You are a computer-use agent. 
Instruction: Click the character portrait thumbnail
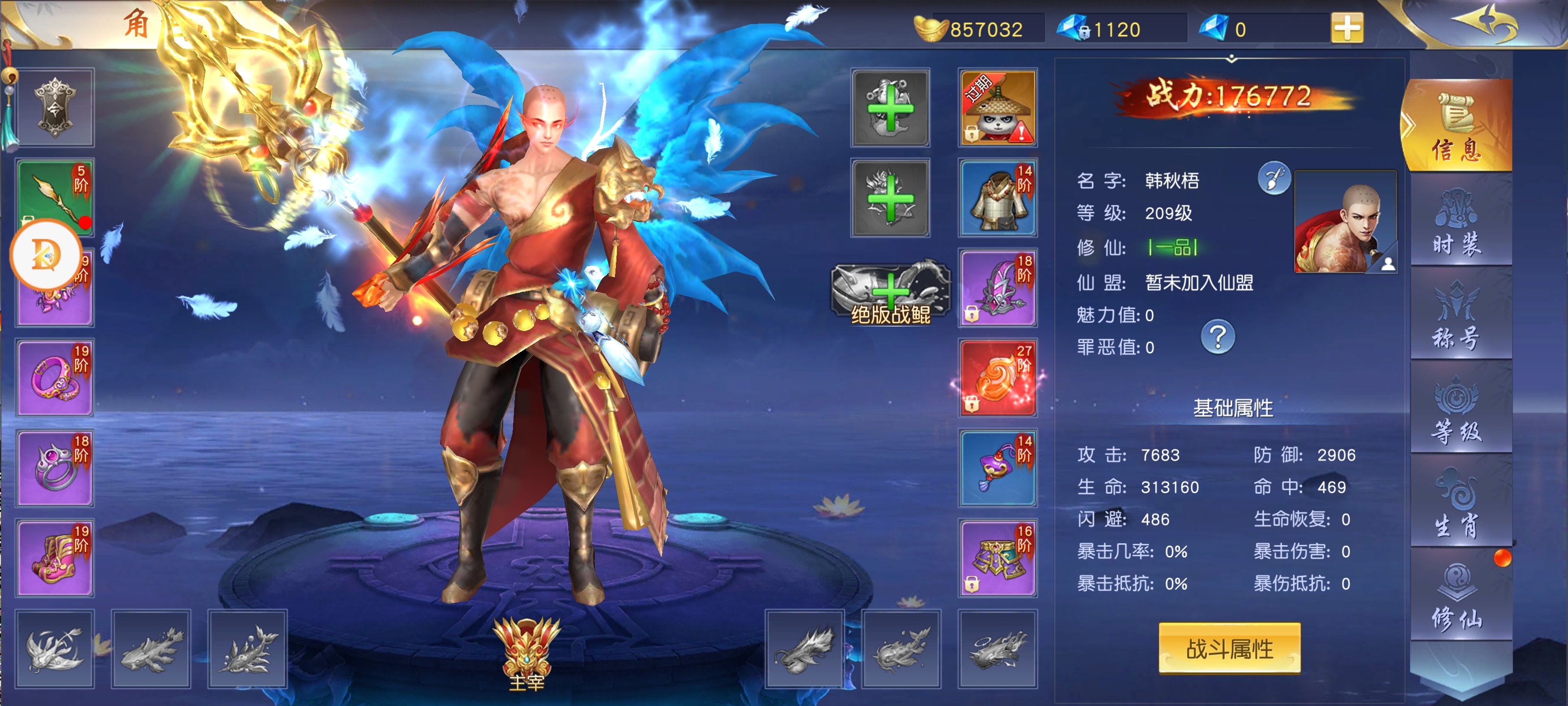click(x=1345, y=222)
